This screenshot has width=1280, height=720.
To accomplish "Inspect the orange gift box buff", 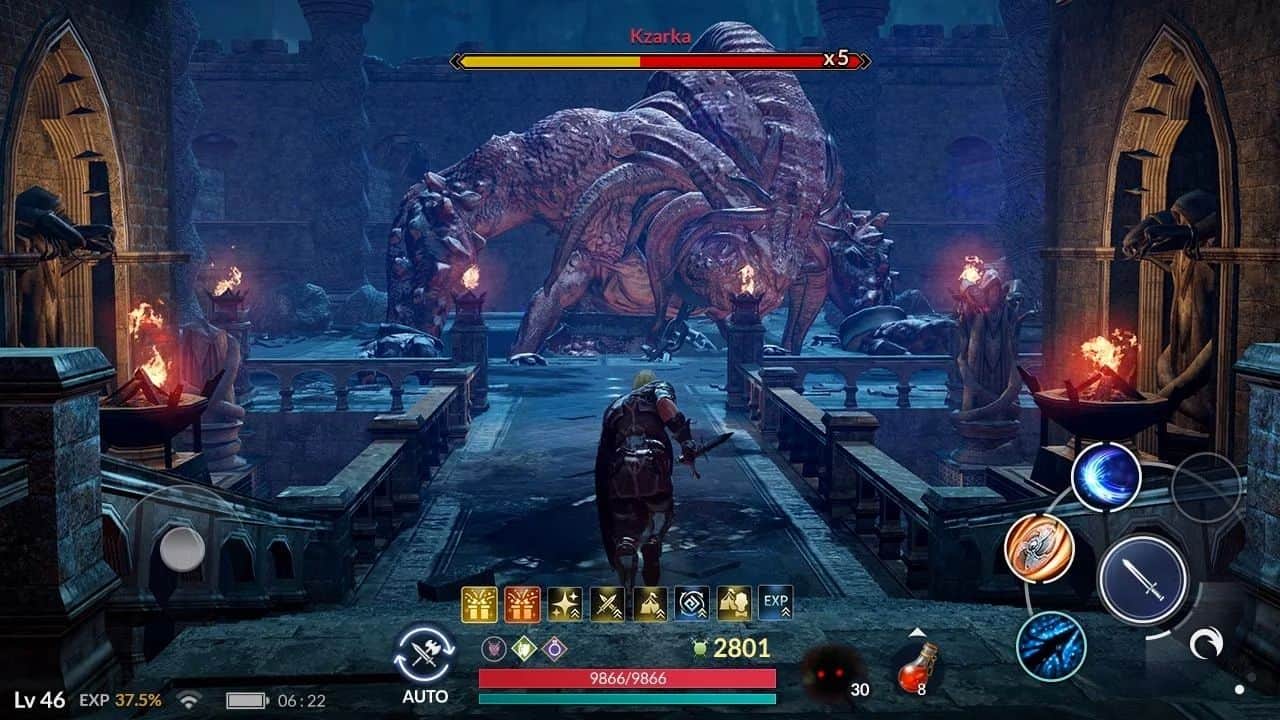I will click(522, 604).
